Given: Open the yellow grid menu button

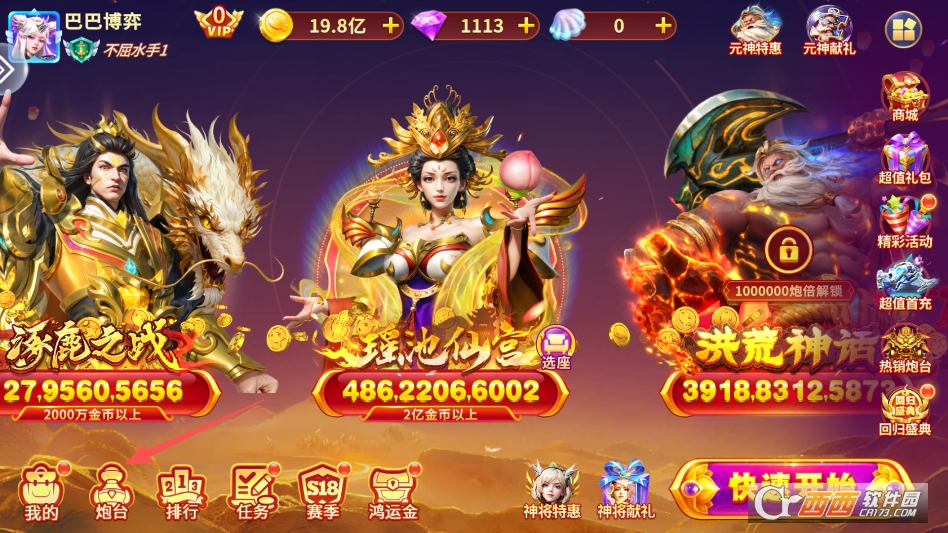Looking at the screenshot, I should [x=902, y=29].
